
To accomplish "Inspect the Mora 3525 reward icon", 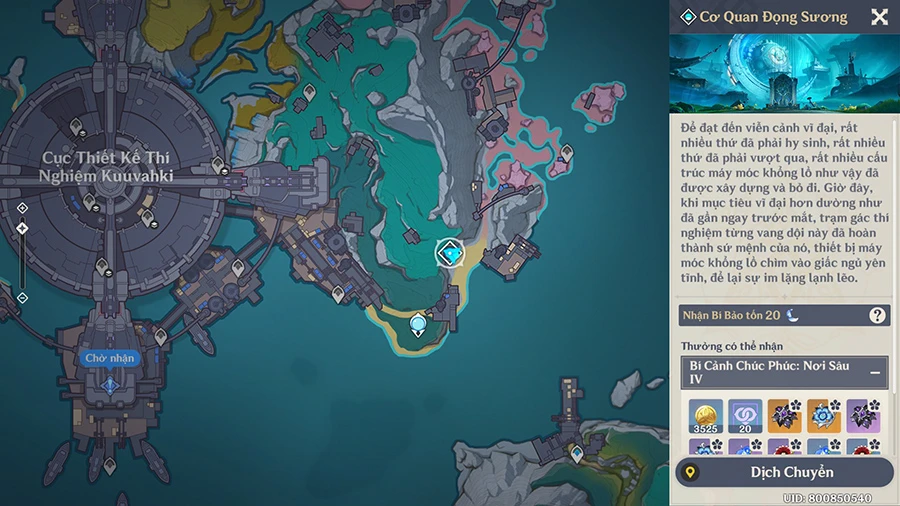I will pyautogui.click(x=705, y=416).
